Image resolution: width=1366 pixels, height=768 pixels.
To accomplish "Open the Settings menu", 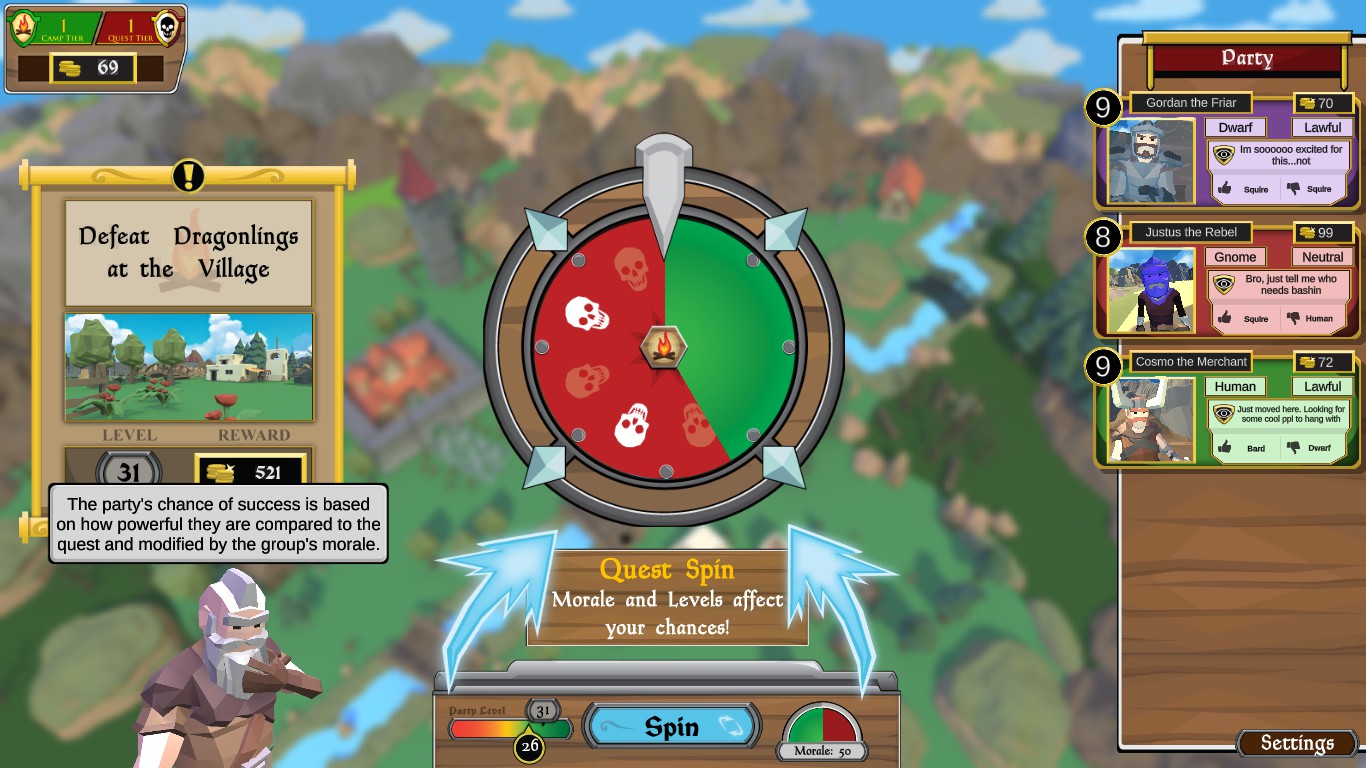I will pyautogui.click(x=1297, y=743).
